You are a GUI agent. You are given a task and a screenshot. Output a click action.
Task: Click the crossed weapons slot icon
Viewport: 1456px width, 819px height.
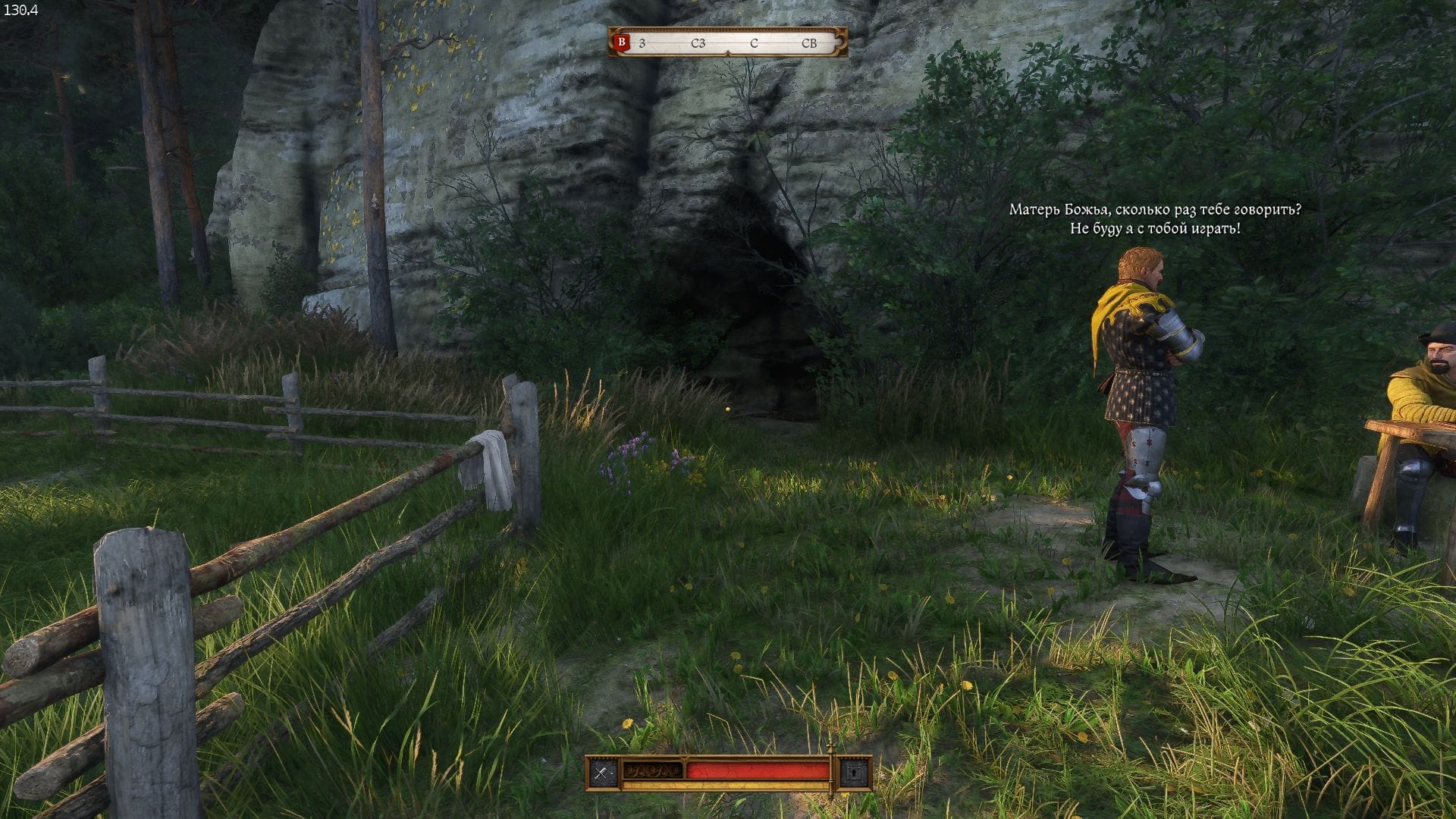[x=603, y=773]
